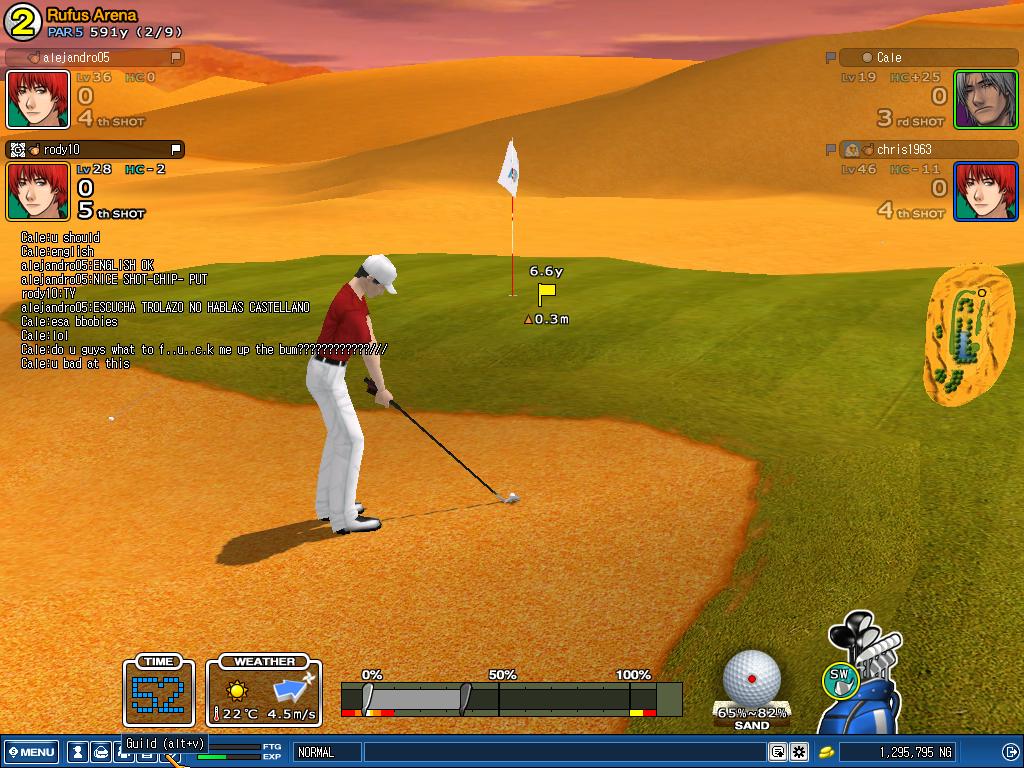Click the golf cart icon on the toolbar
This screenshot has height=768, width=1024.
pyautogui.click(x=101, y=752)
